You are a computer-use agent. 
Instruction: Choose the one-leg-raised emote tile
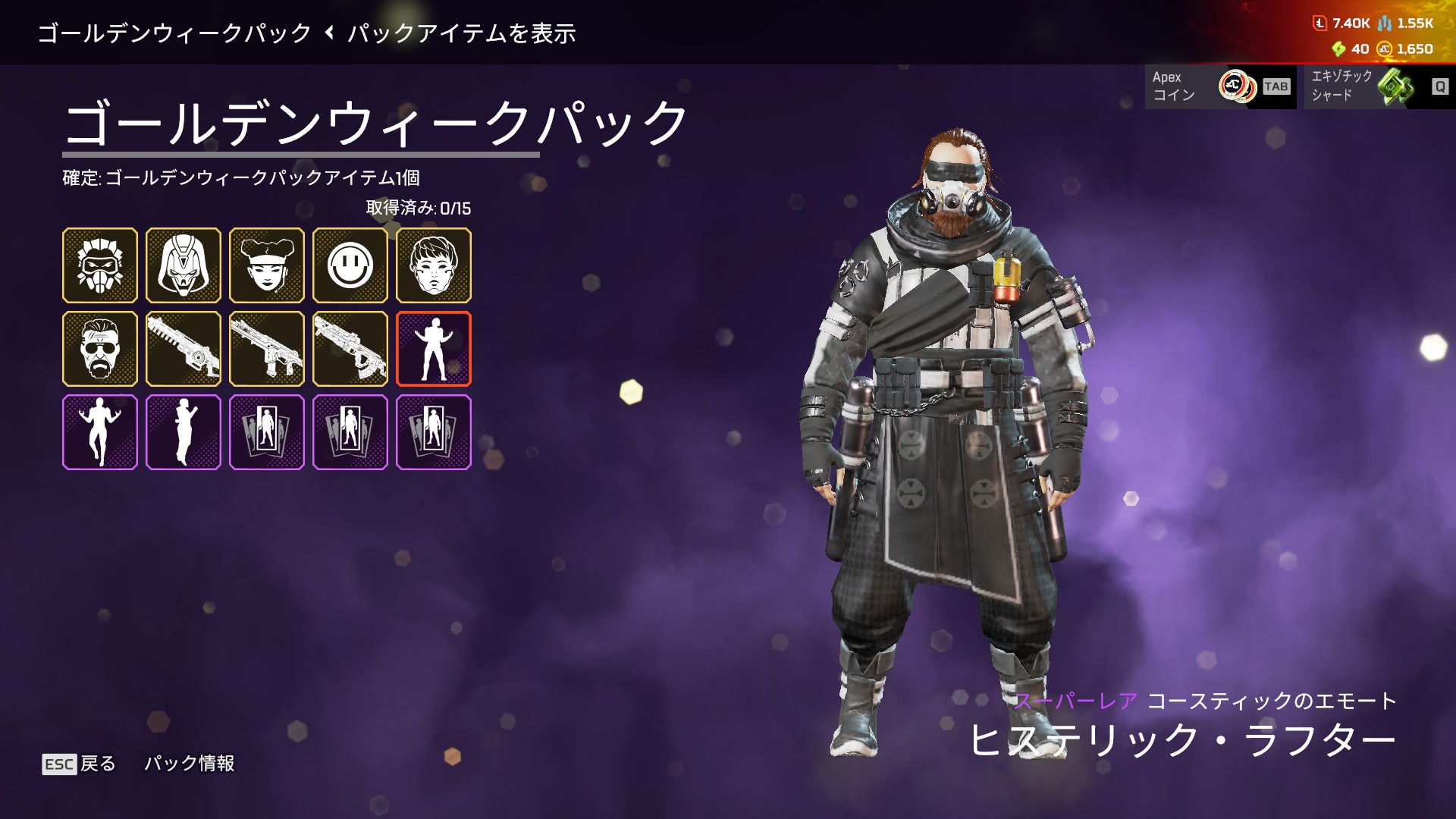click(x=100, y=432)
